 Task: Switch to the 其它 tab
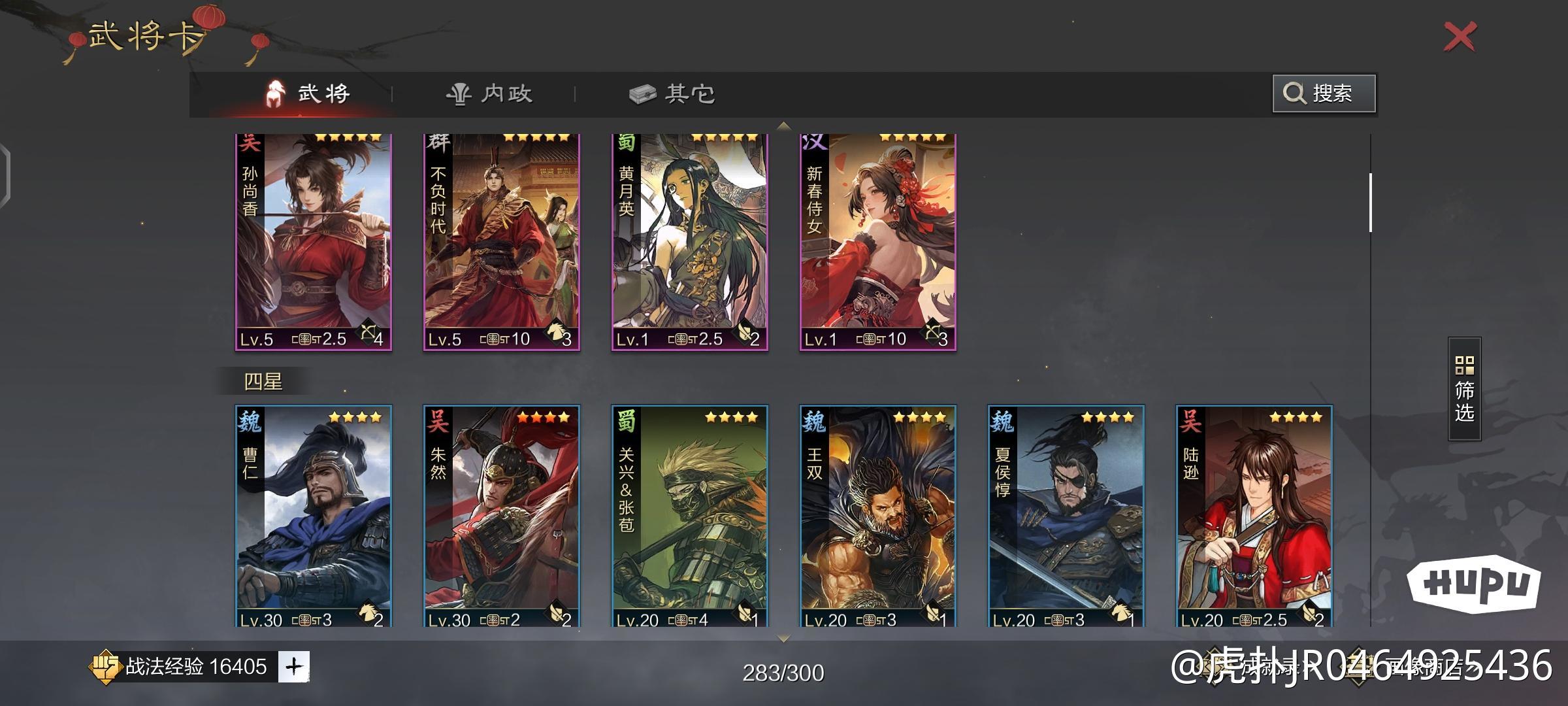(673, 94)
